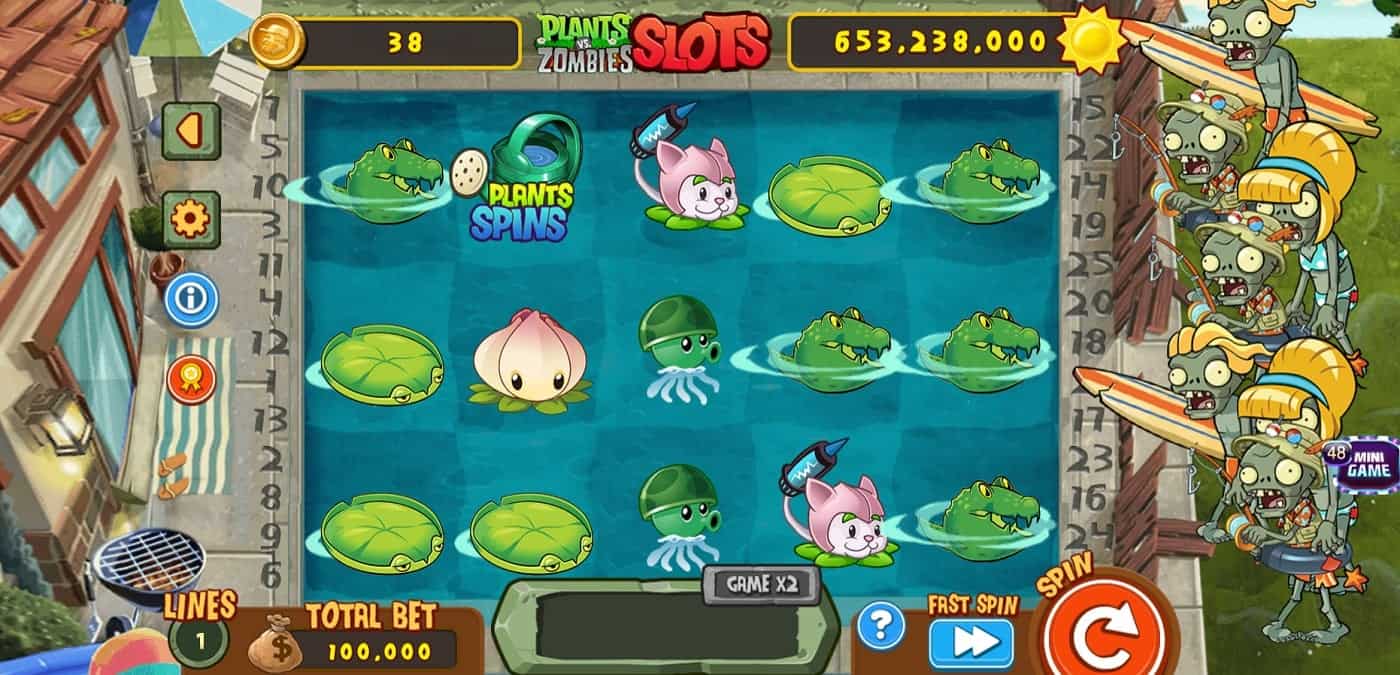Show the info panel via blue i icon
Image resolution: width=1400 pixels, height=675 pixels.
point(191,299)
